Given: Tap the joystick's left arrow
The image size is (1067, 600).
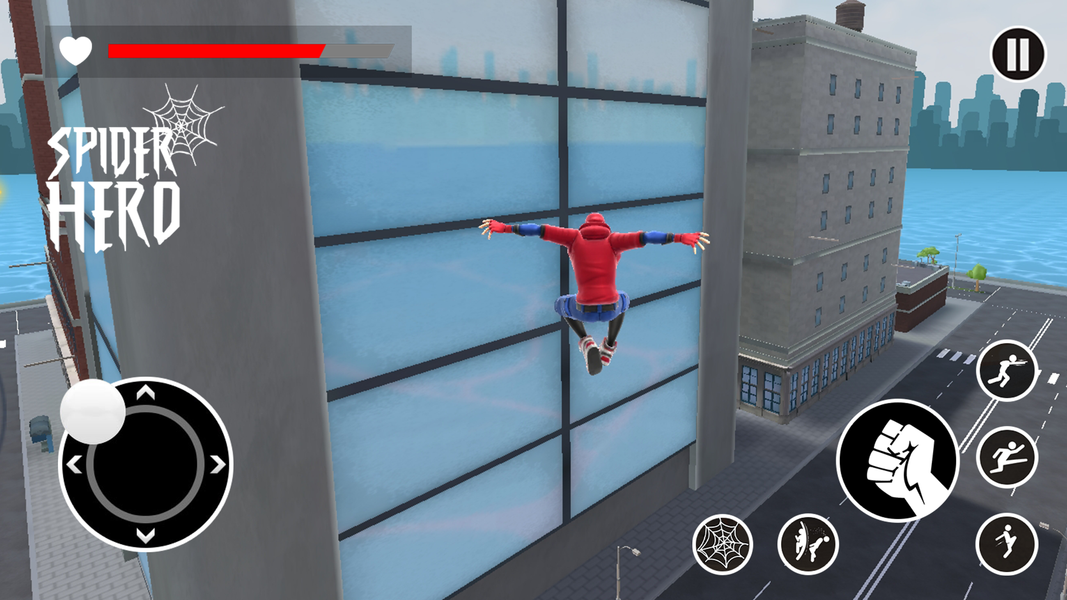Looking at the screenshot, I should (x=74, y=464).
